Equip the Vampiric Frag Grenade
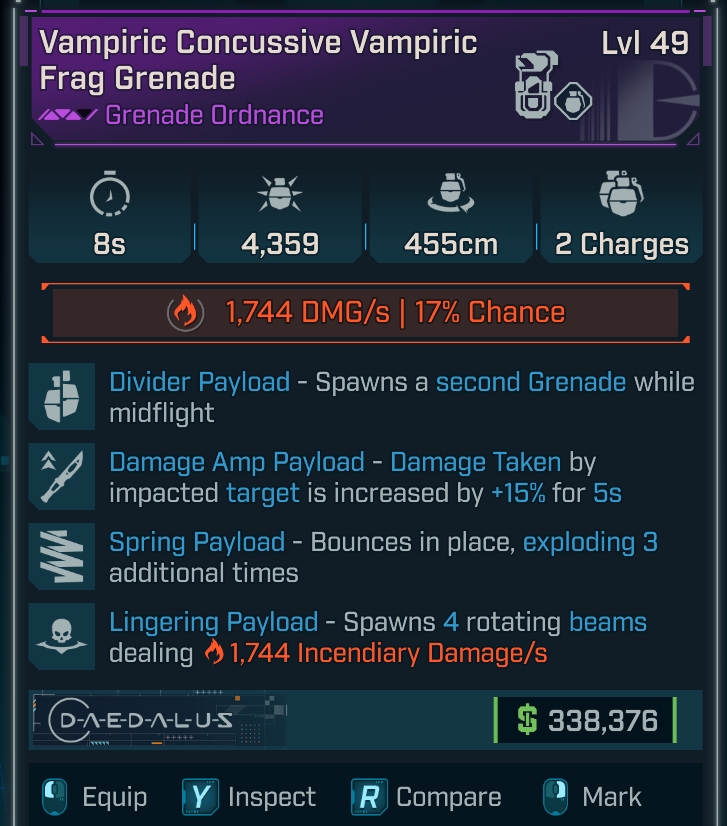 (x=94, y=797)
